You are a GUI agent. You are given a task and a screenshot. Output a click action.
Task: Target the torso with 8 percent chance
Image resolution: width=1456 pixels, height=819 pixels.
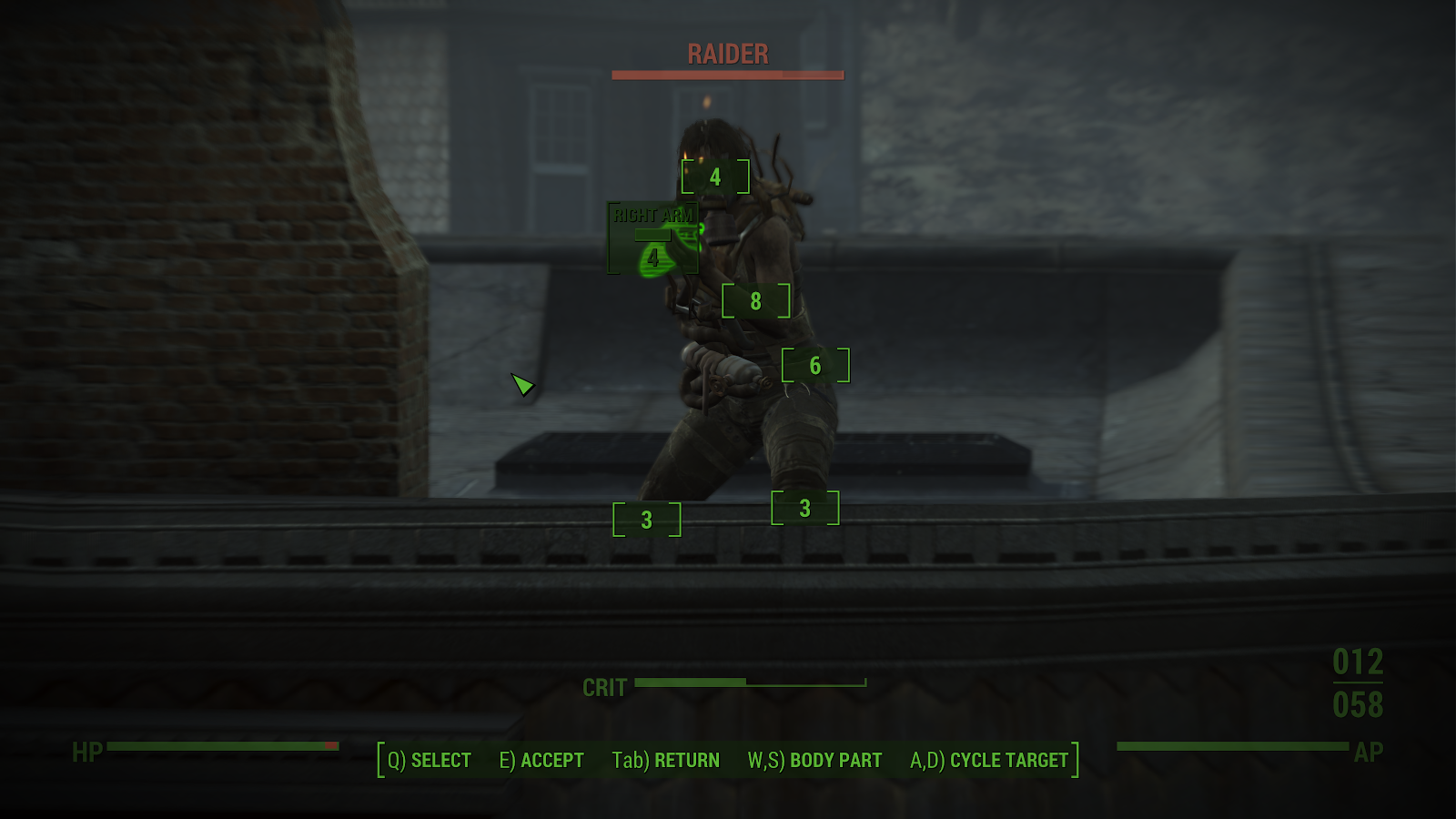[755, 300]
